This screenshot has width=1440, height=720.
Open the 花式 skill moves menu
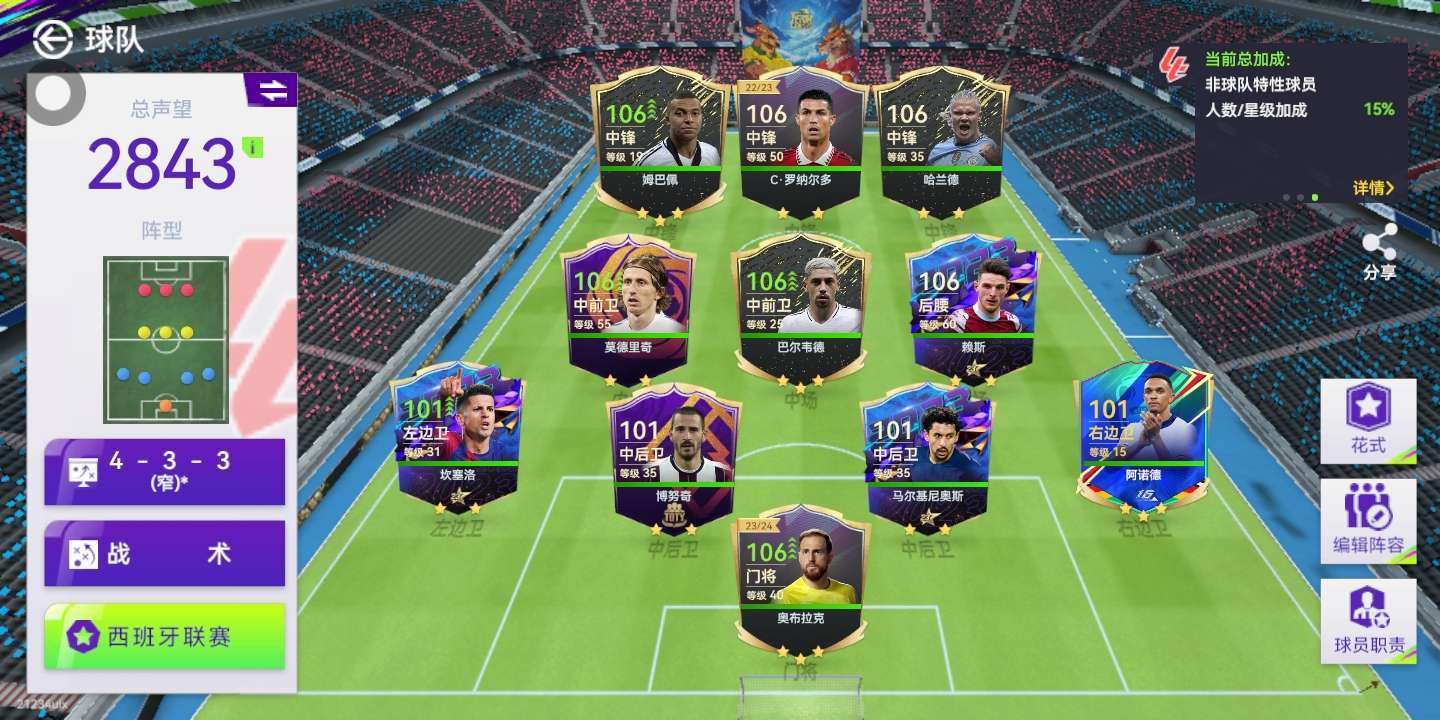coord(1368,421)
